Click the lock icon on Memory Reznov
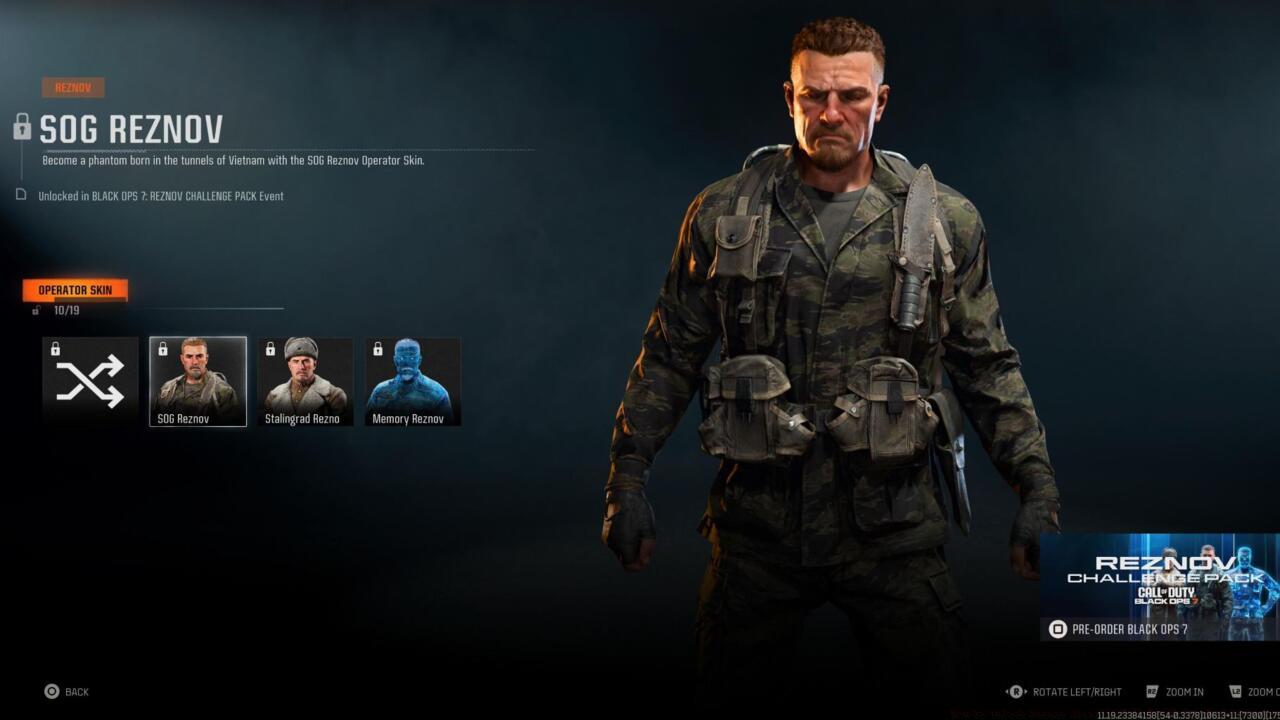This screenshot has width=1280, height=720. (x=378, y=348)
